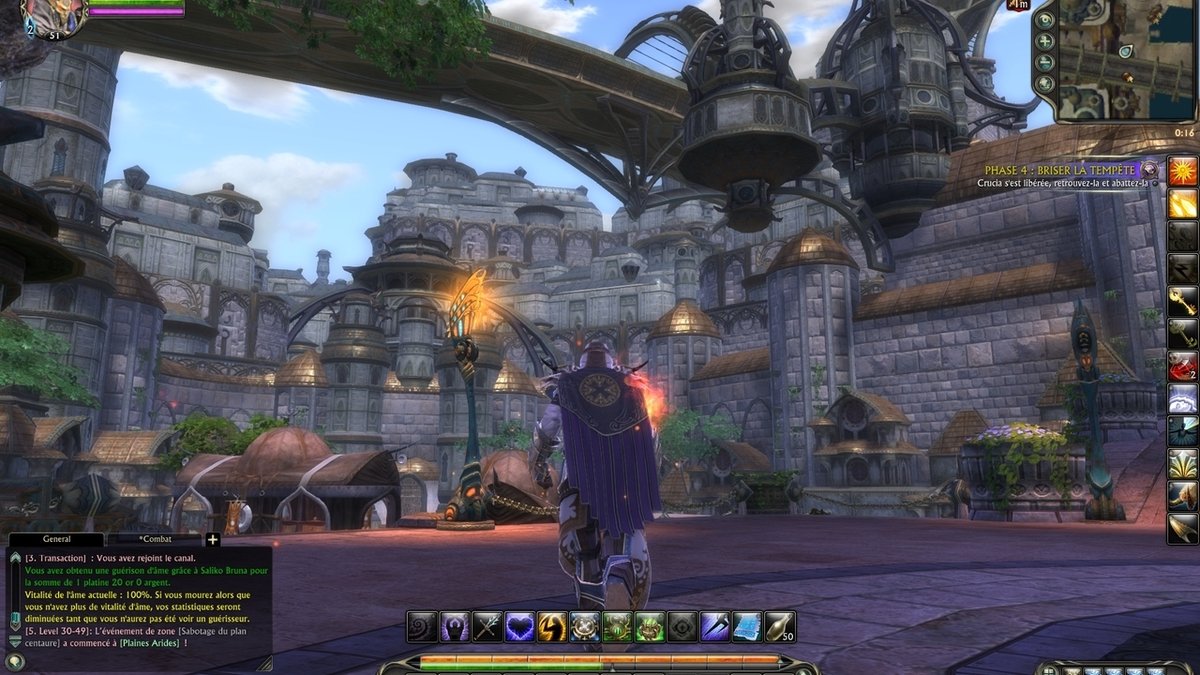The image size is (1200, 675).
Task: Click the minimap's zoom-out minus button
Action: [1046, 63]
